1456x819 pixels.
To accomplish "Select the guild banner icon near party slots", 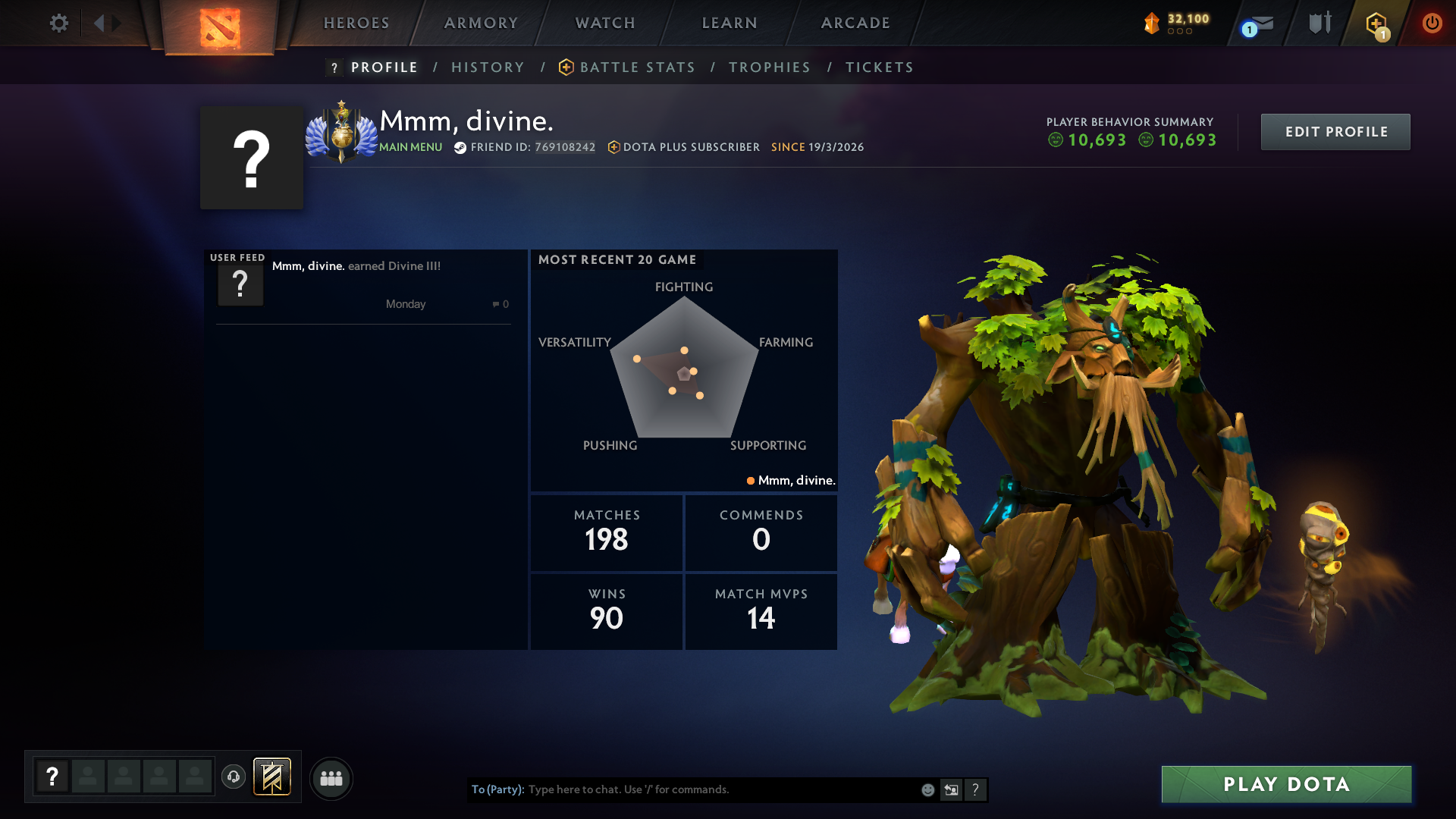I will (x=273, y=777).
